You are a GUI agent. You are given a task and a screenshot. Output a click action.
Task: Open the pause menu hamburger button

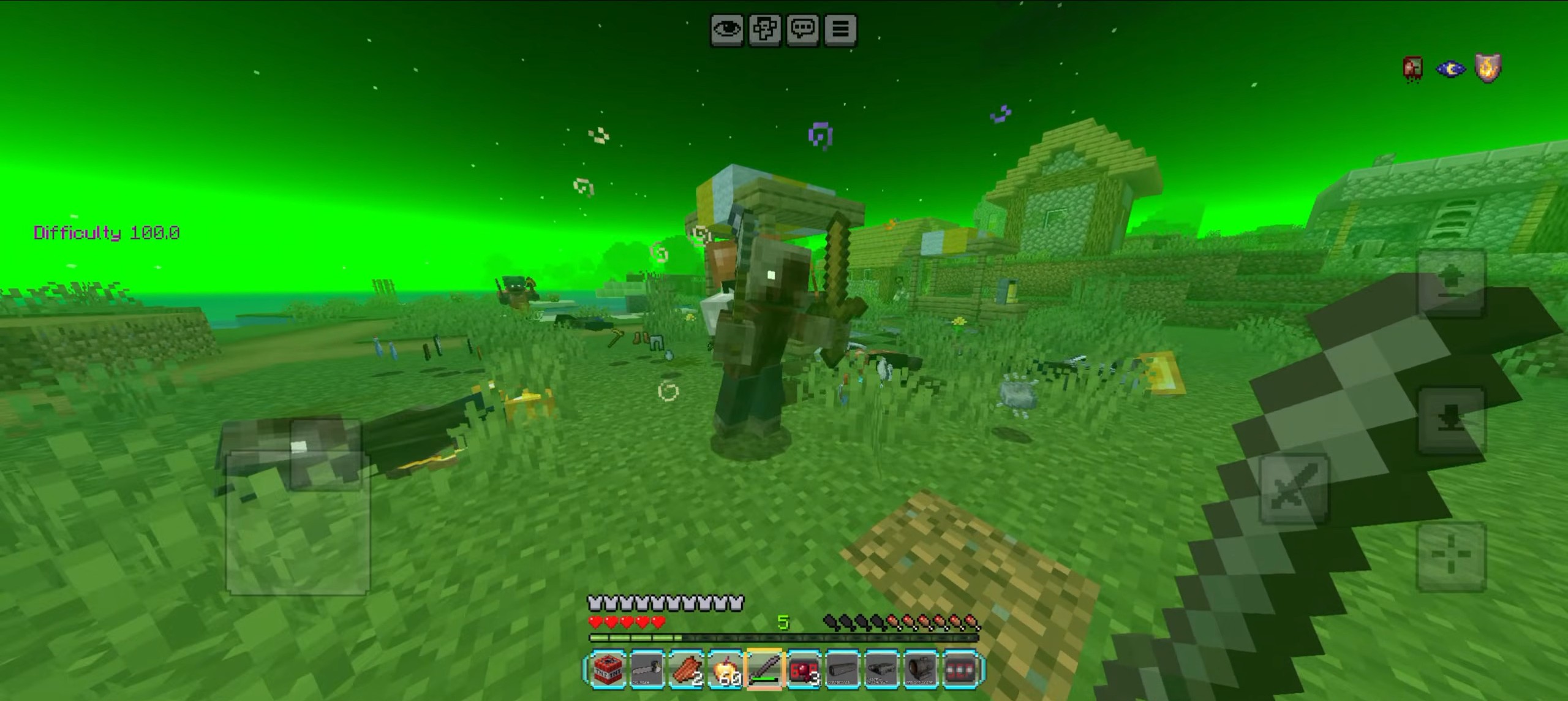pyautogui.click(x=840, y=29)
